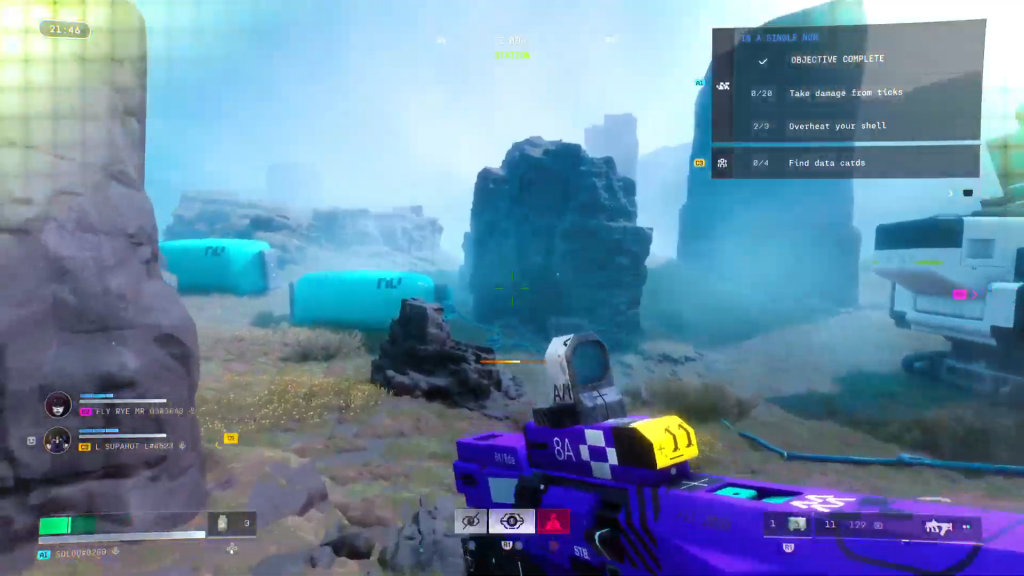Click the Station marker on the compass
This screenshot has width=1024, height=576.
point(512,55)
